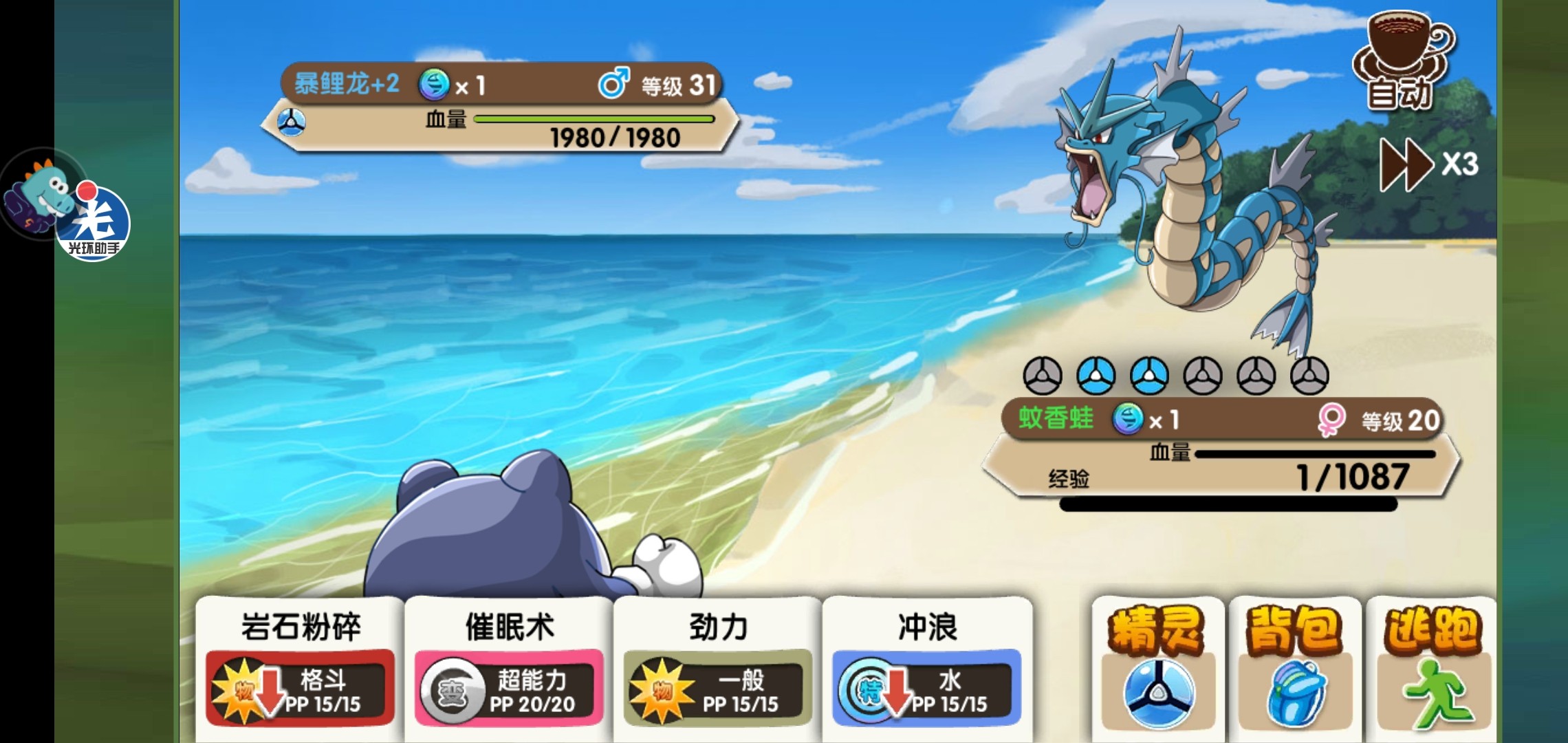Choose the 劲力 normal-type move
This screenshot has width=1568, height=743.
[x=718, y=664]
